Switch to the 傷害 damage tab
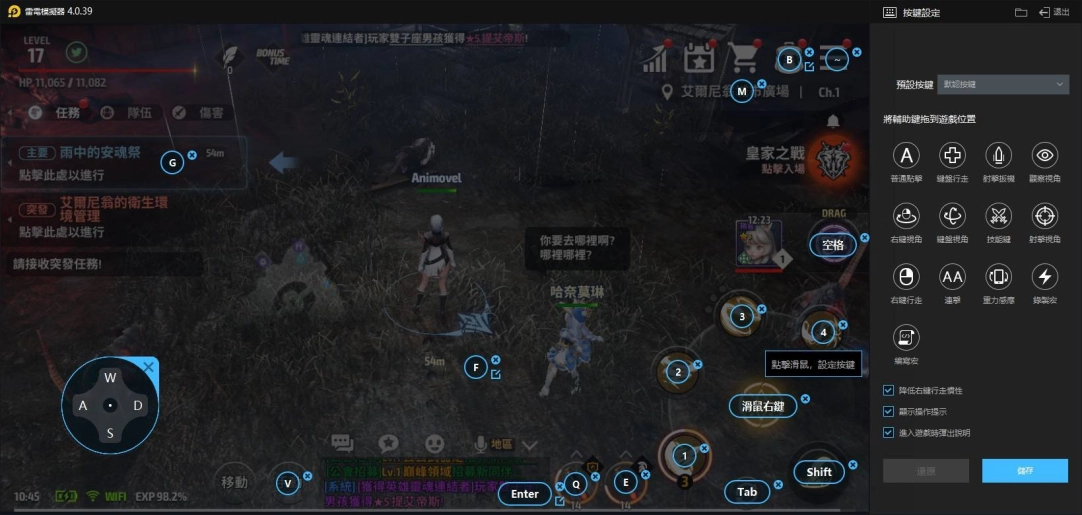The width and height of the screenshot is (1082, 515). coord(200,113)
